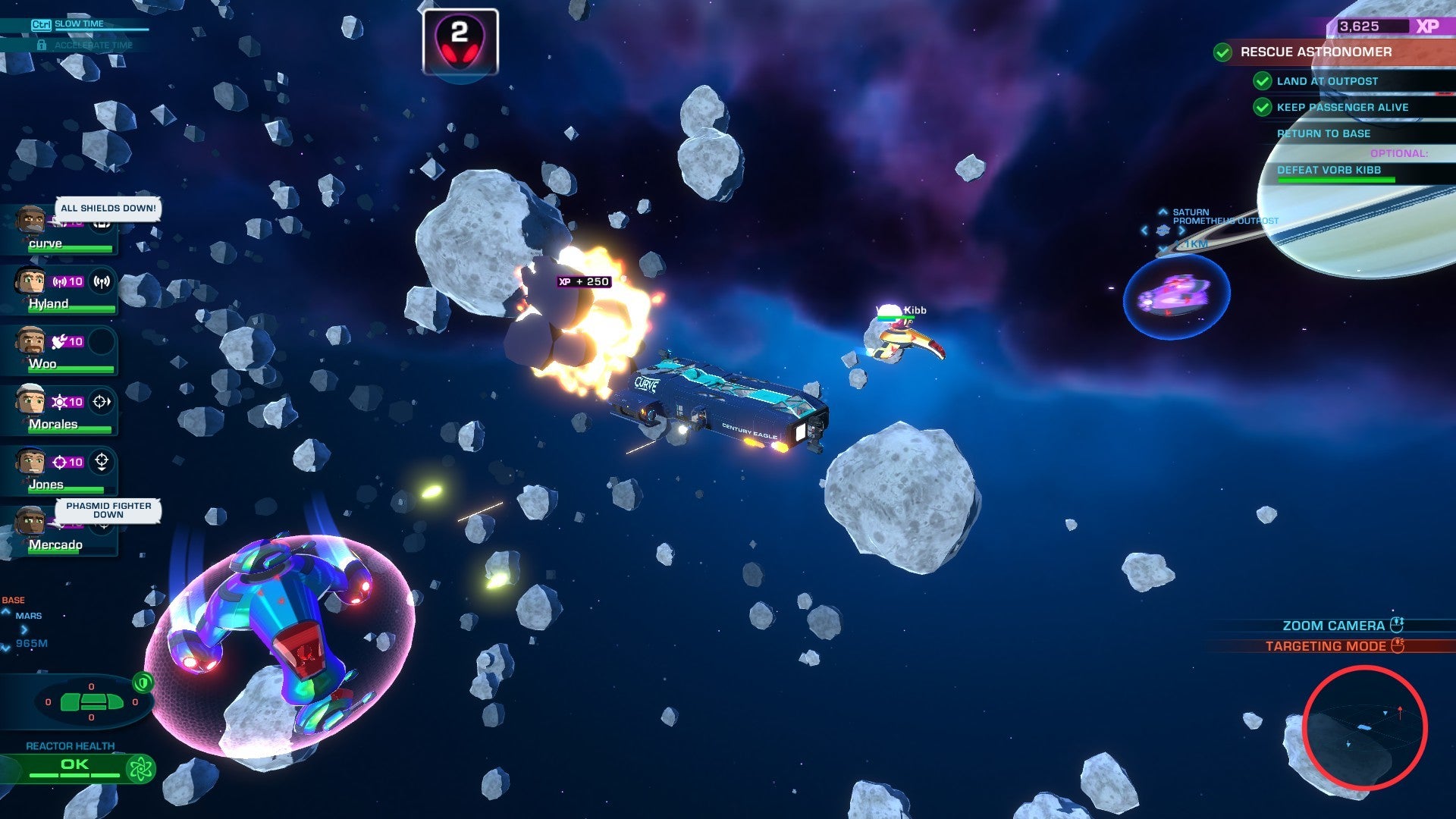
Task: Select the Rescue Astronomer mission header
Action: (1316, 52)
